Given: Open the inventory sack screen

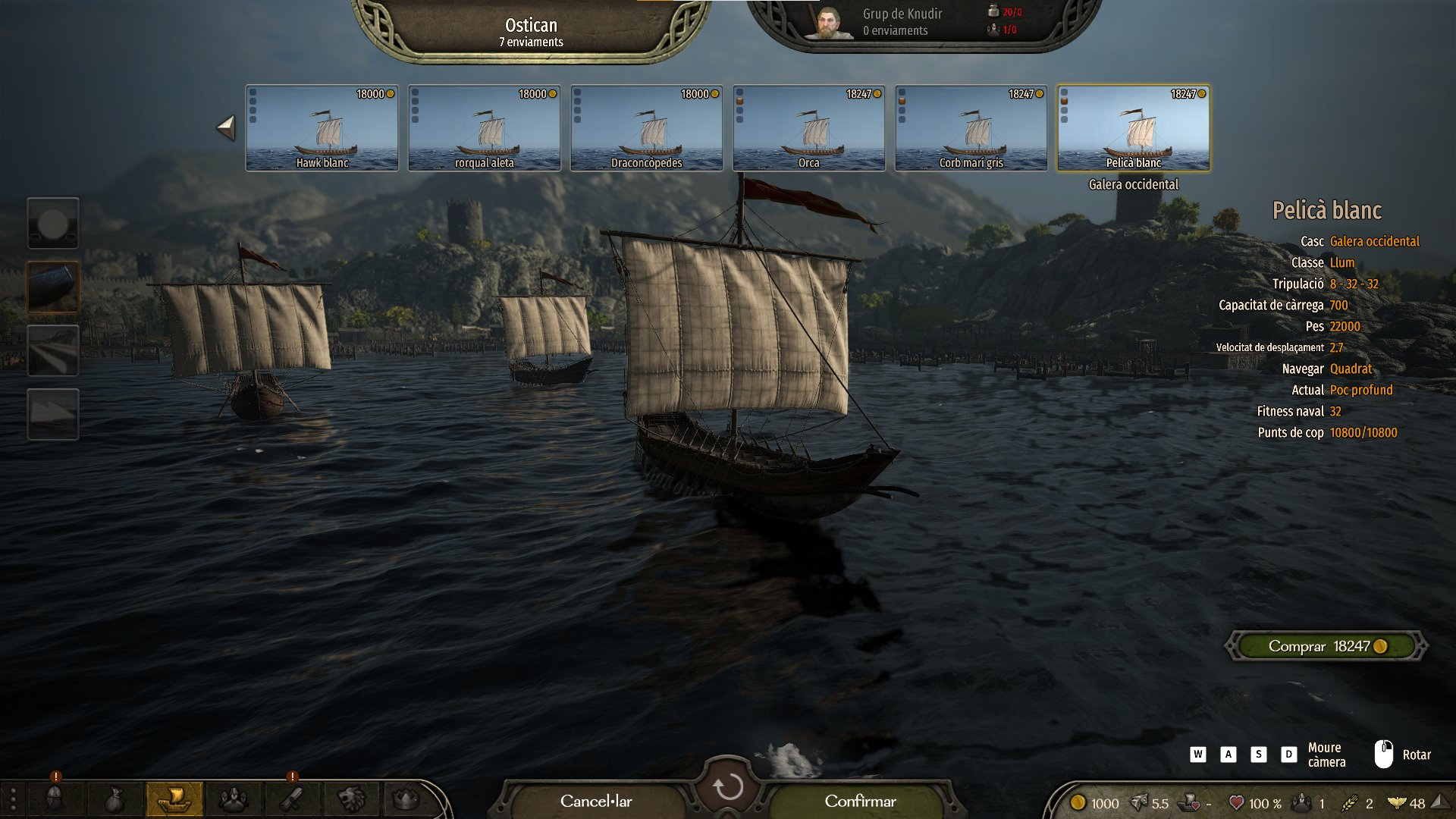Looking at the screenshot, I should [114, 799].
